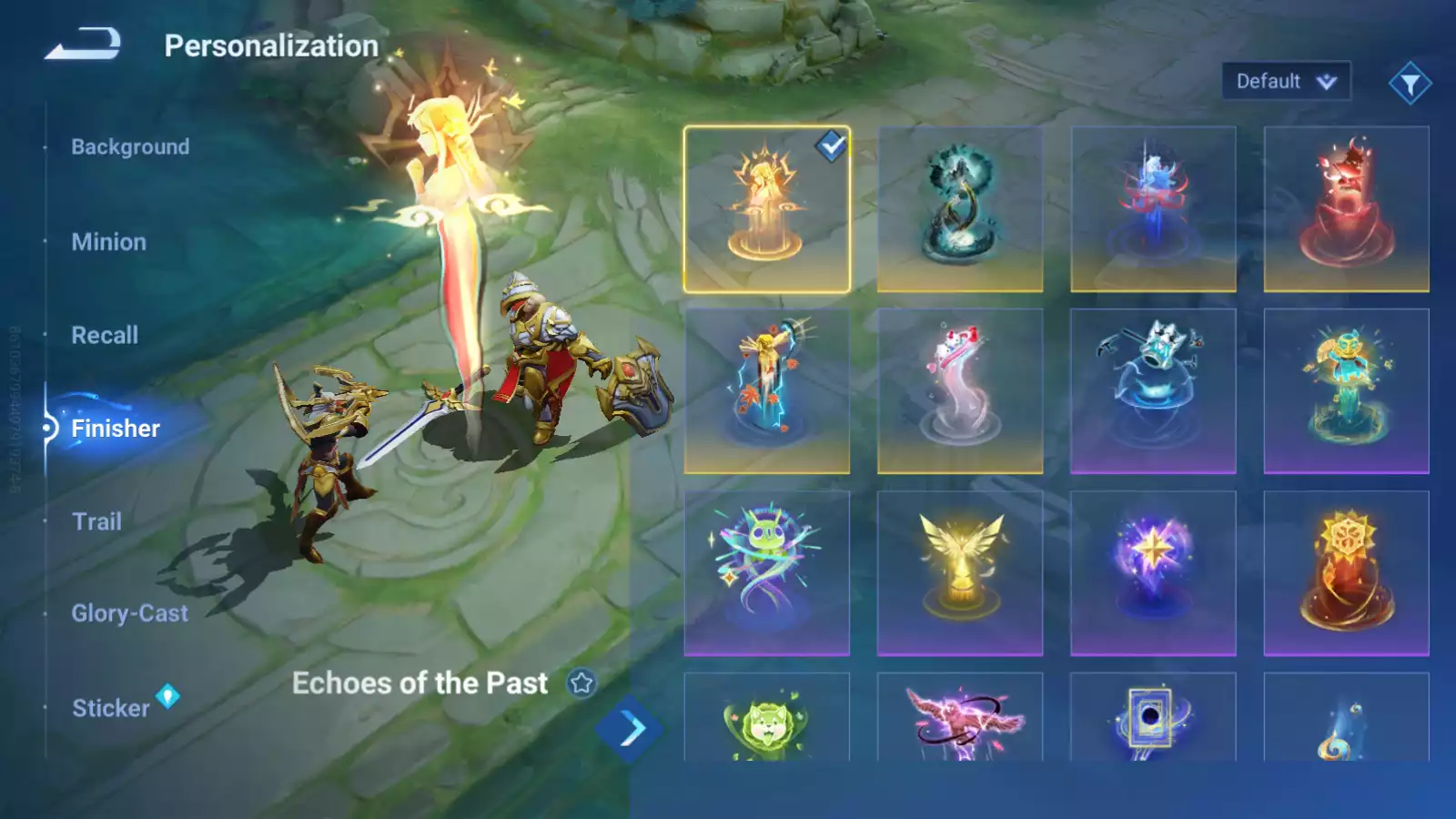The width and height of the screenshot is (1456, 819).
Task: Click the funnel filter button
Action: (1410, 84)
